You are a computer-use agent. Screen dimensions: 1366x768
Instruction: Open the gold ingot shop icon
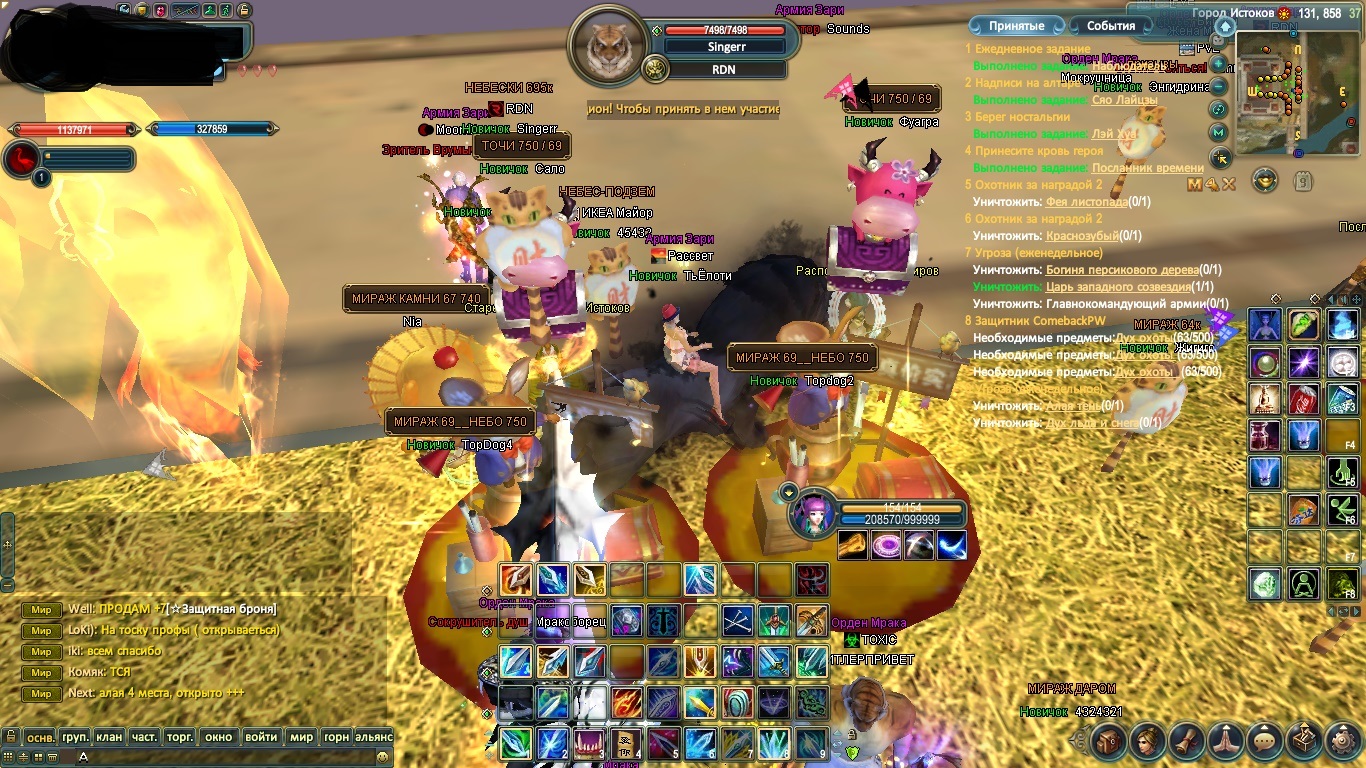[x=1265, y=181]
